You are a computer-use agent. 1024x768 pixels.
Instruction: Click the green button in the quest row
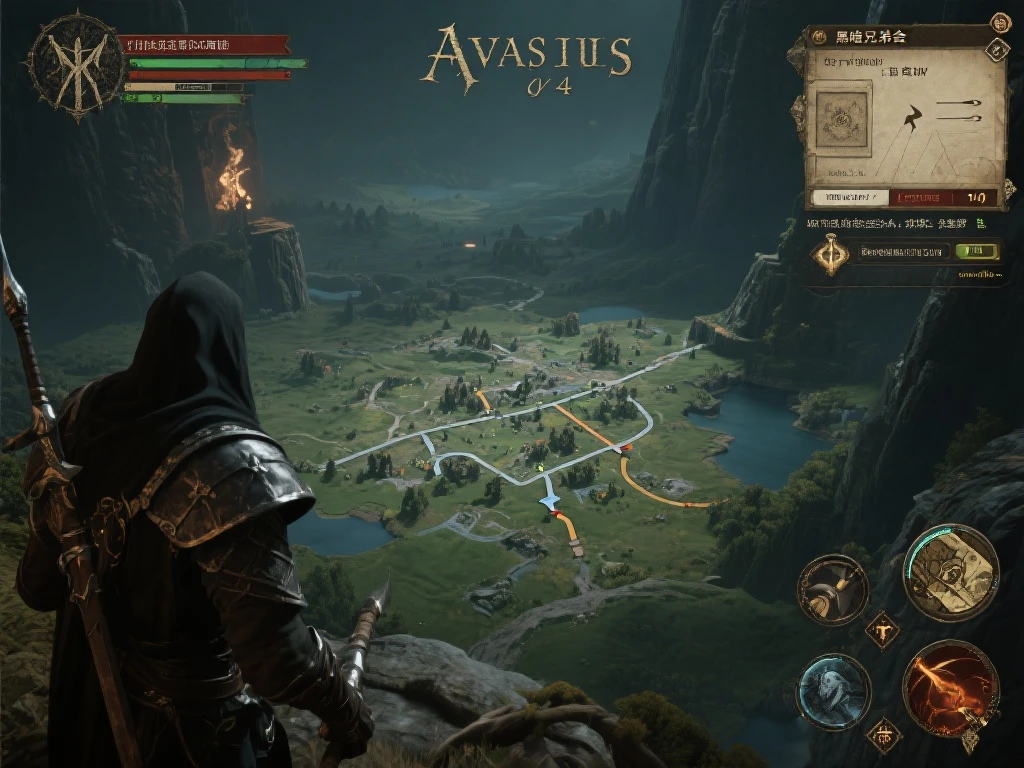tap(977, 252)
